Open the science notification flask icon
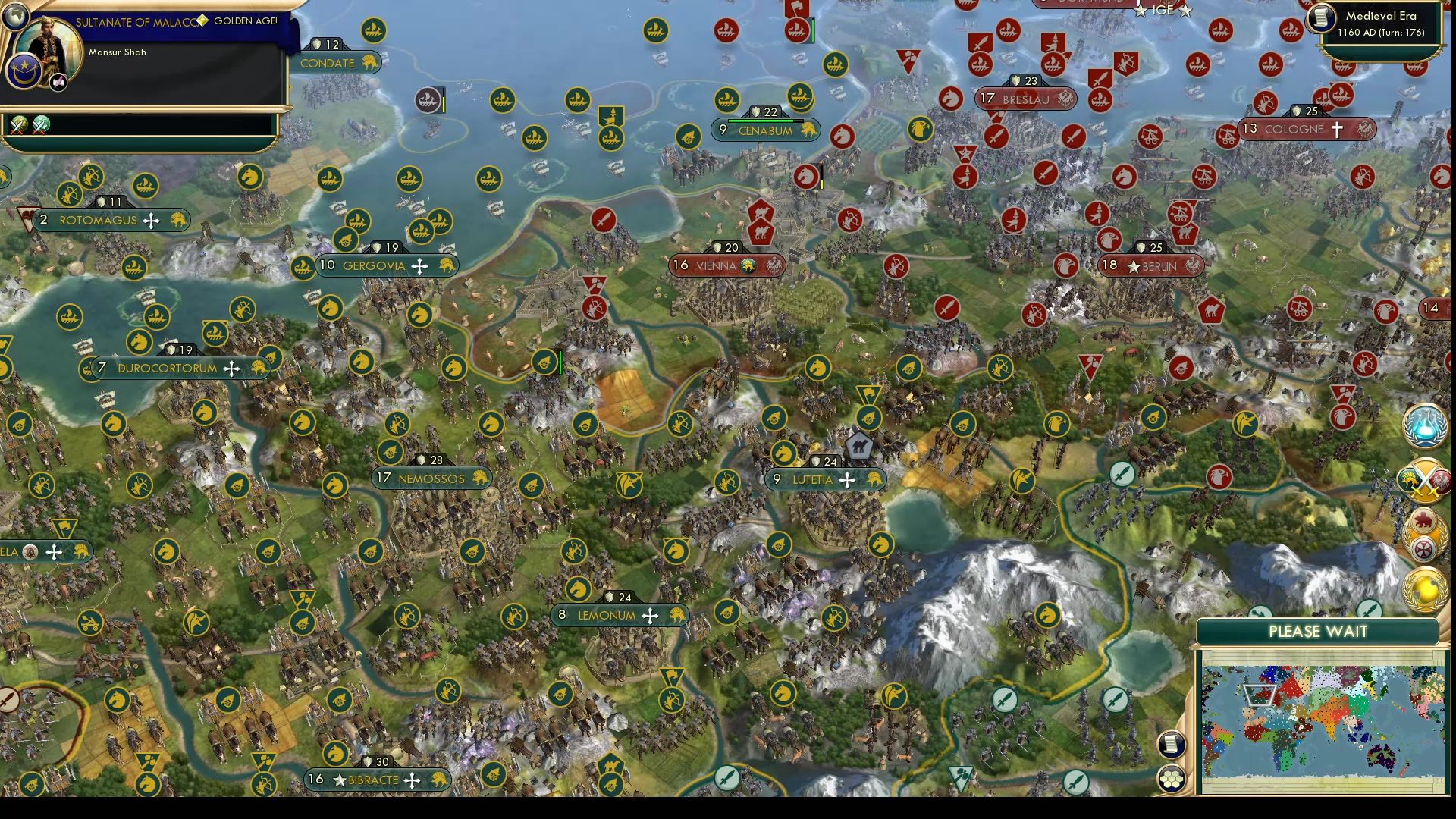 [x=1426, y=428]
